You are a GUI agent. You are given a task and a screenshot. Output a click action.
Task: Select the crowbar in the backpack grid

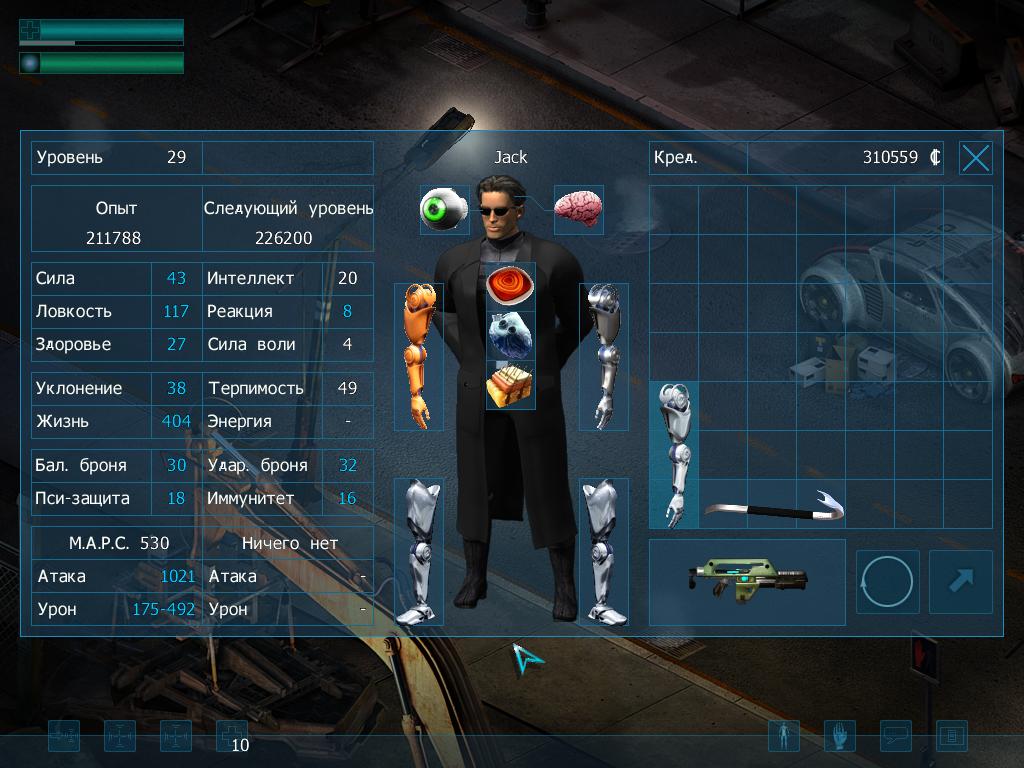(x=773, y=507)
